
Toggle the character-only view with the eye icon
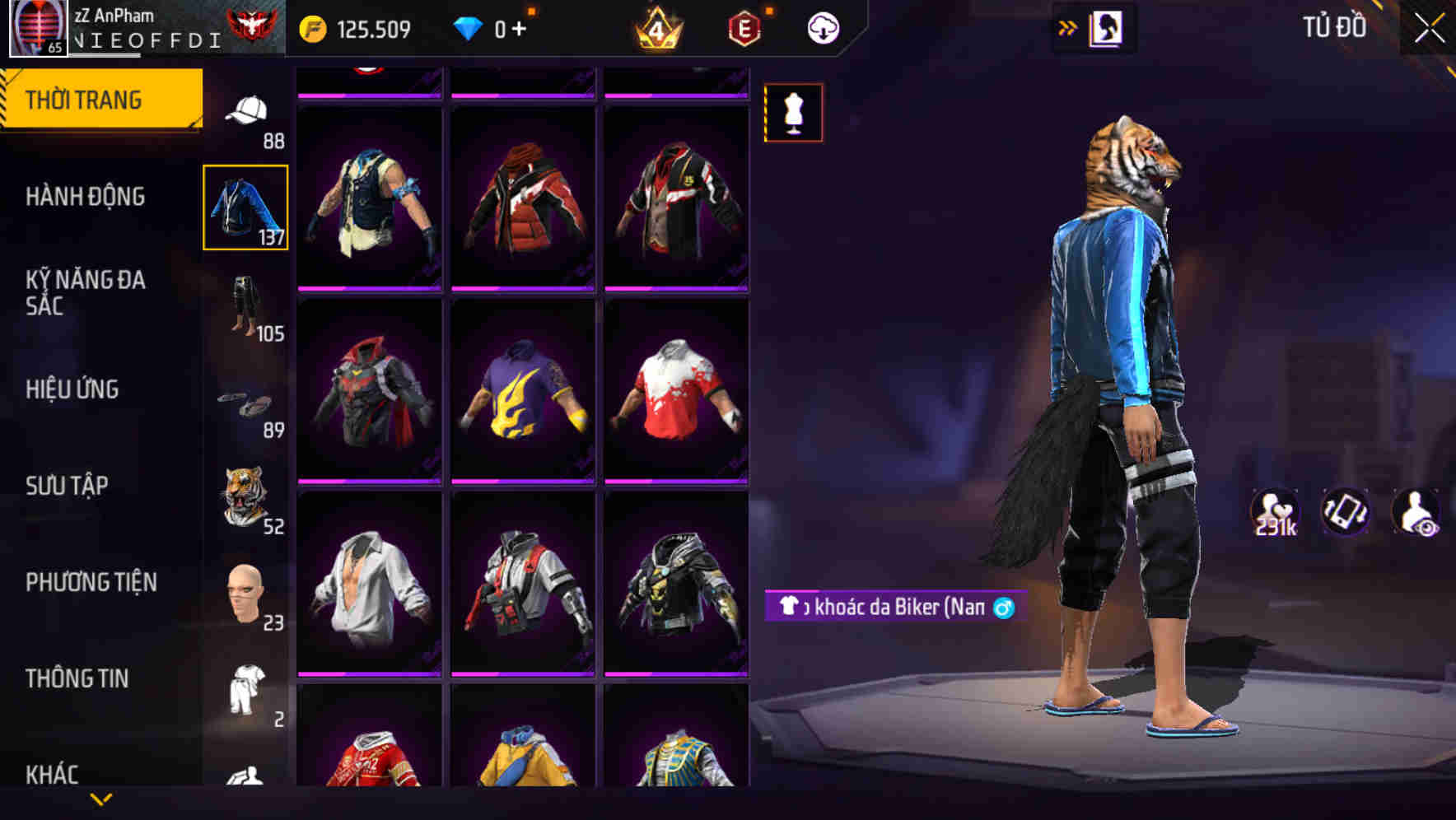[x=1417, y=513]
